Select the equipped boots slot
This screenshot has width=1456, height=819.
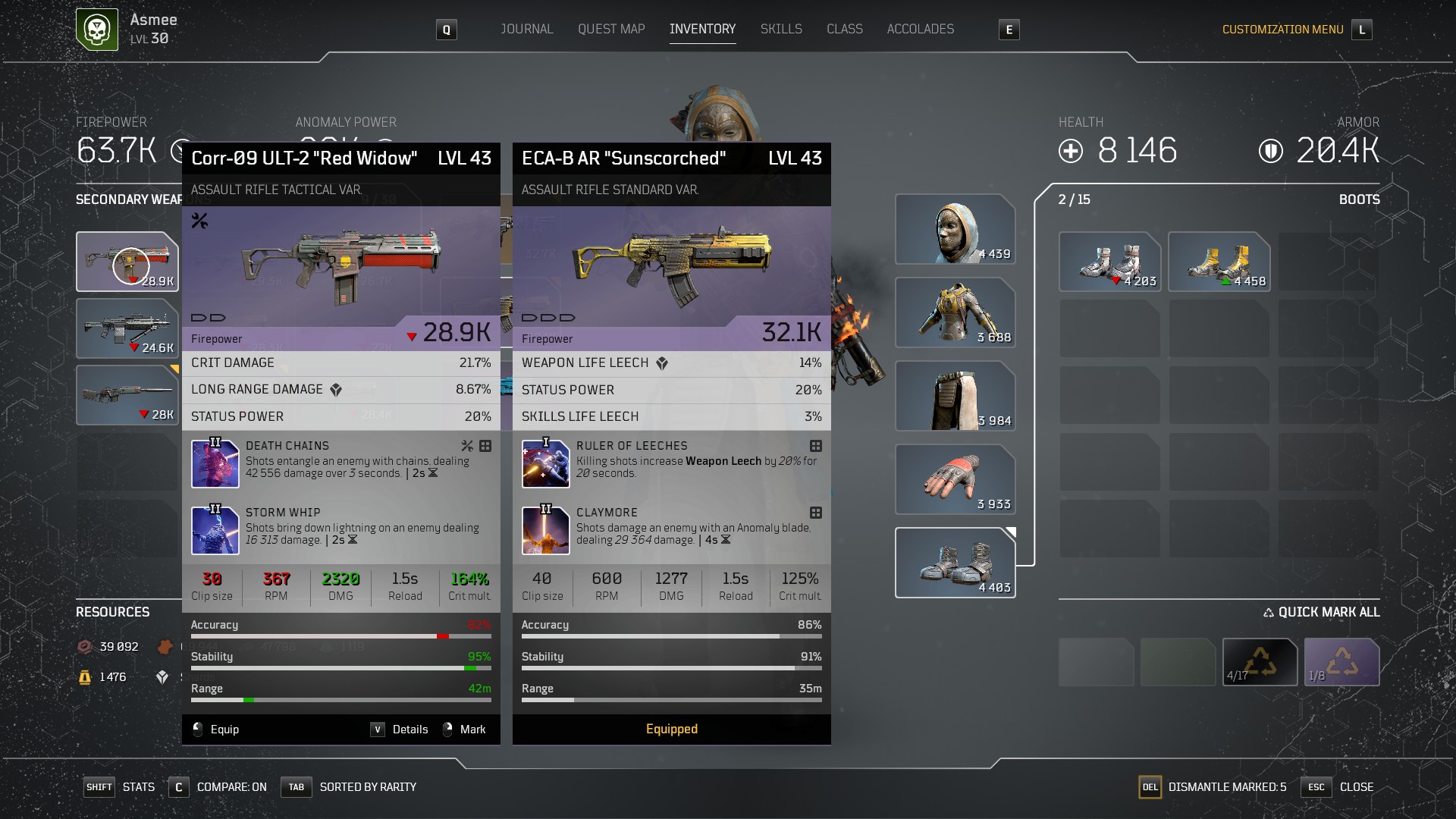[x=955, y=563]
